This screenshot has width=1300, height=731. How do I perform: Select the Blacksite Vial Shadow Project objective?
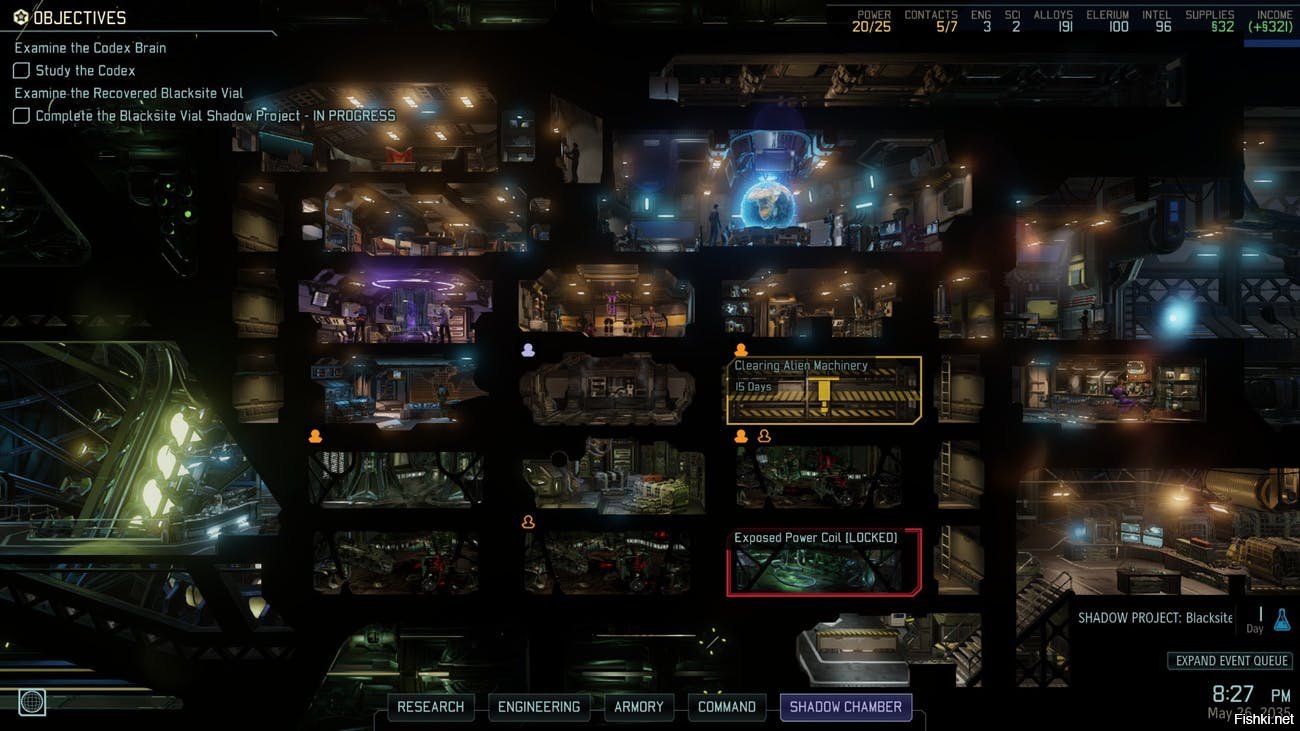[214, 116]
